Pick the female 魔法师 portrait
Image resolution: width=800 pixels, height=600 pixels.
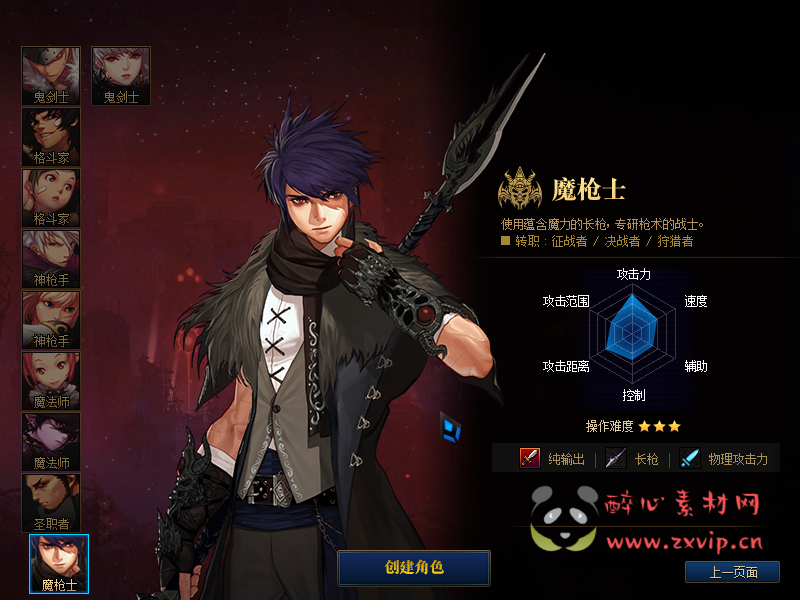click(x=51, y=381)
